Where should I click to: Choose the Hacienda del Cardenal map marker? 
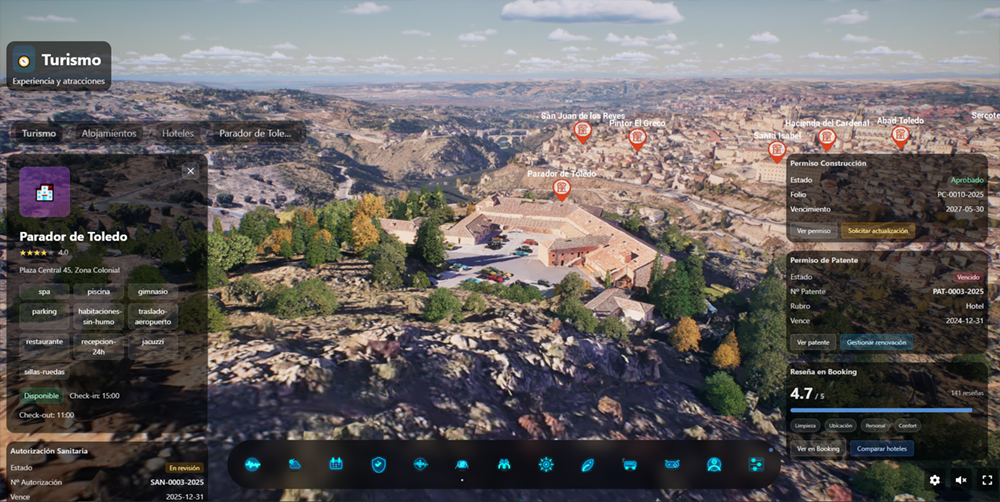point(826,138)
